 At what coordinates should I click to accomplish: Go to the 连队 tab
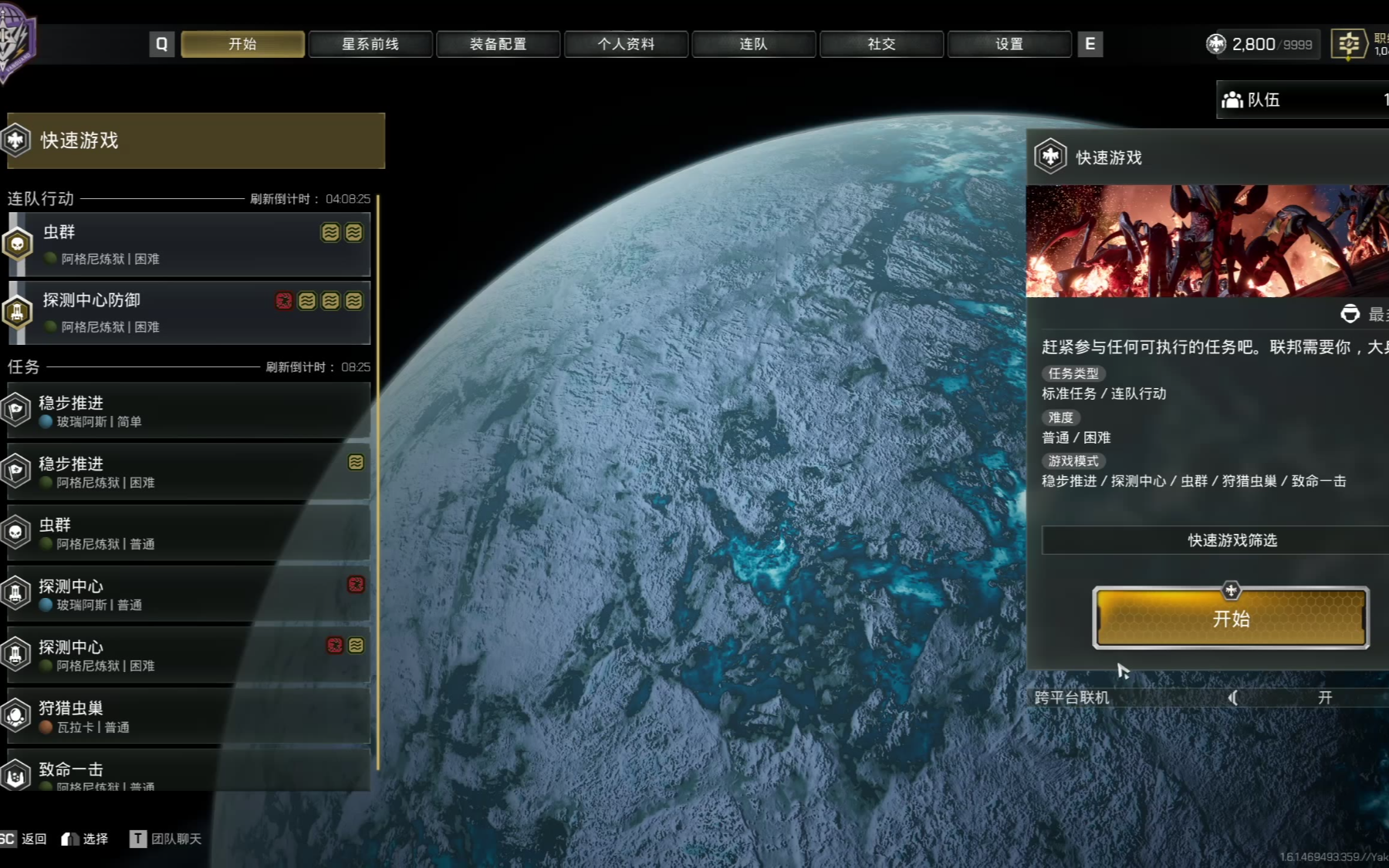point(753,44)
